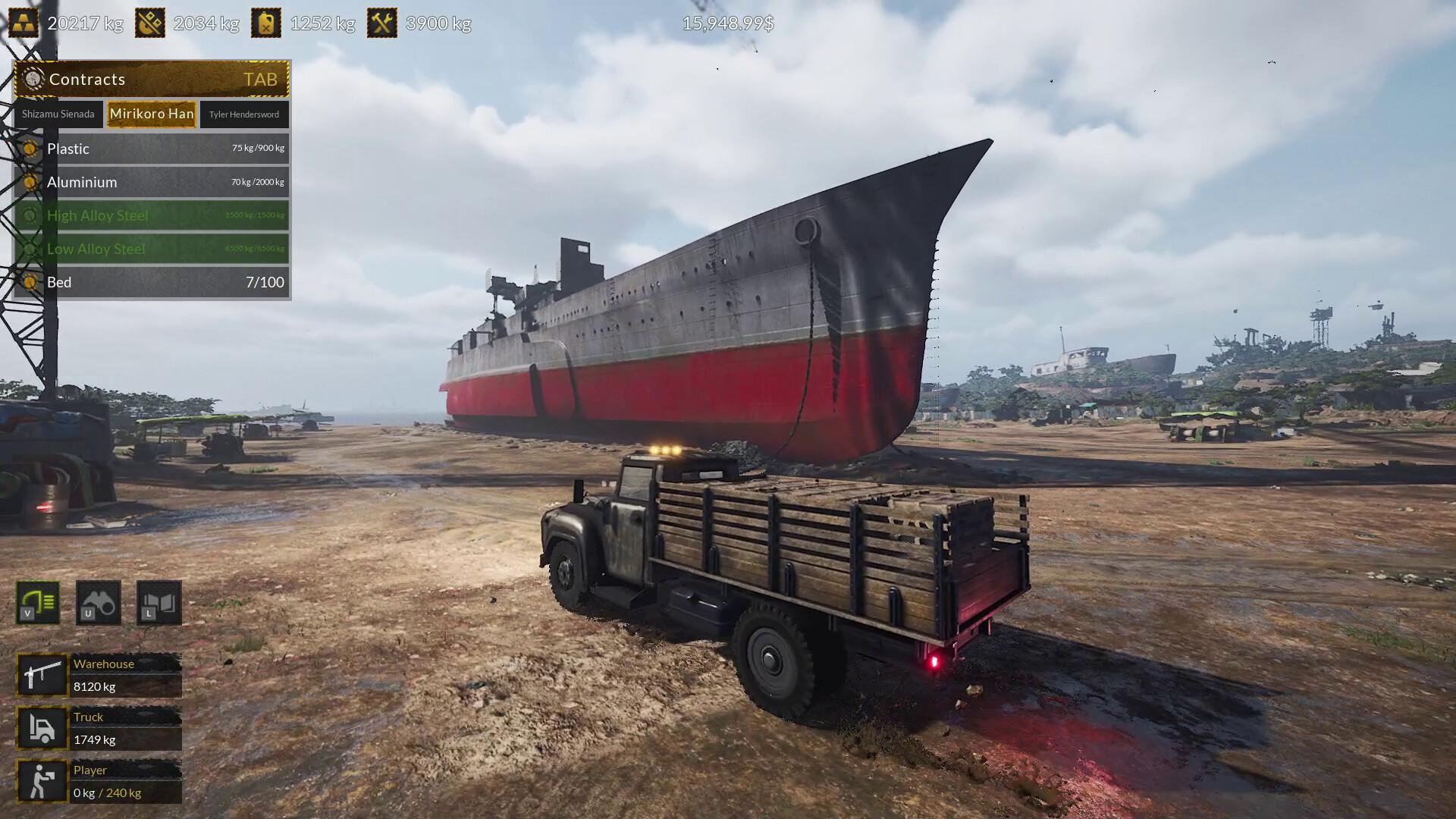Image resolution: width=1456 pixels, height=819 pixels.
Task: Click the Warehouse crane icon
Action: [x=42, y=675]
